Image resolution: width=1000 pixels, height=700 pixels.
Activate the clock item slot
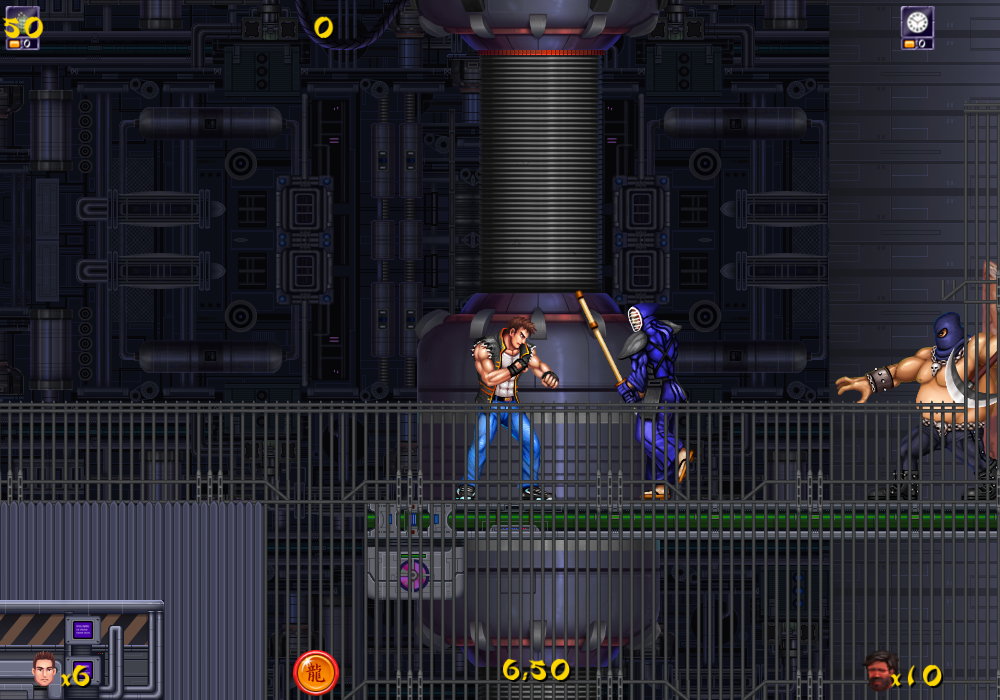[x=917, y=22]
